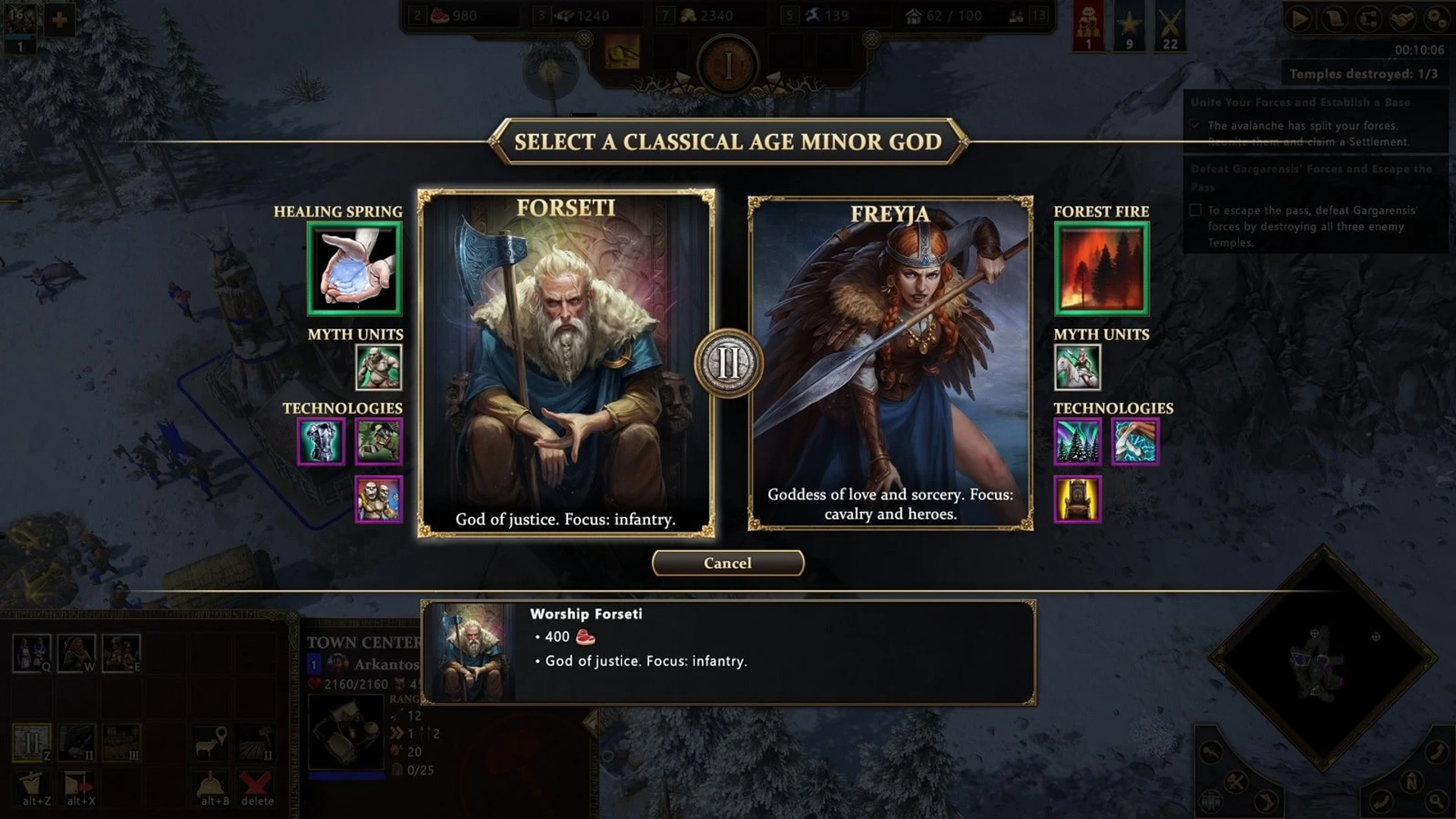Inspect the Forest Fire god power icon
Screen dimensions: 1456x819
[x=1101, y=268]
